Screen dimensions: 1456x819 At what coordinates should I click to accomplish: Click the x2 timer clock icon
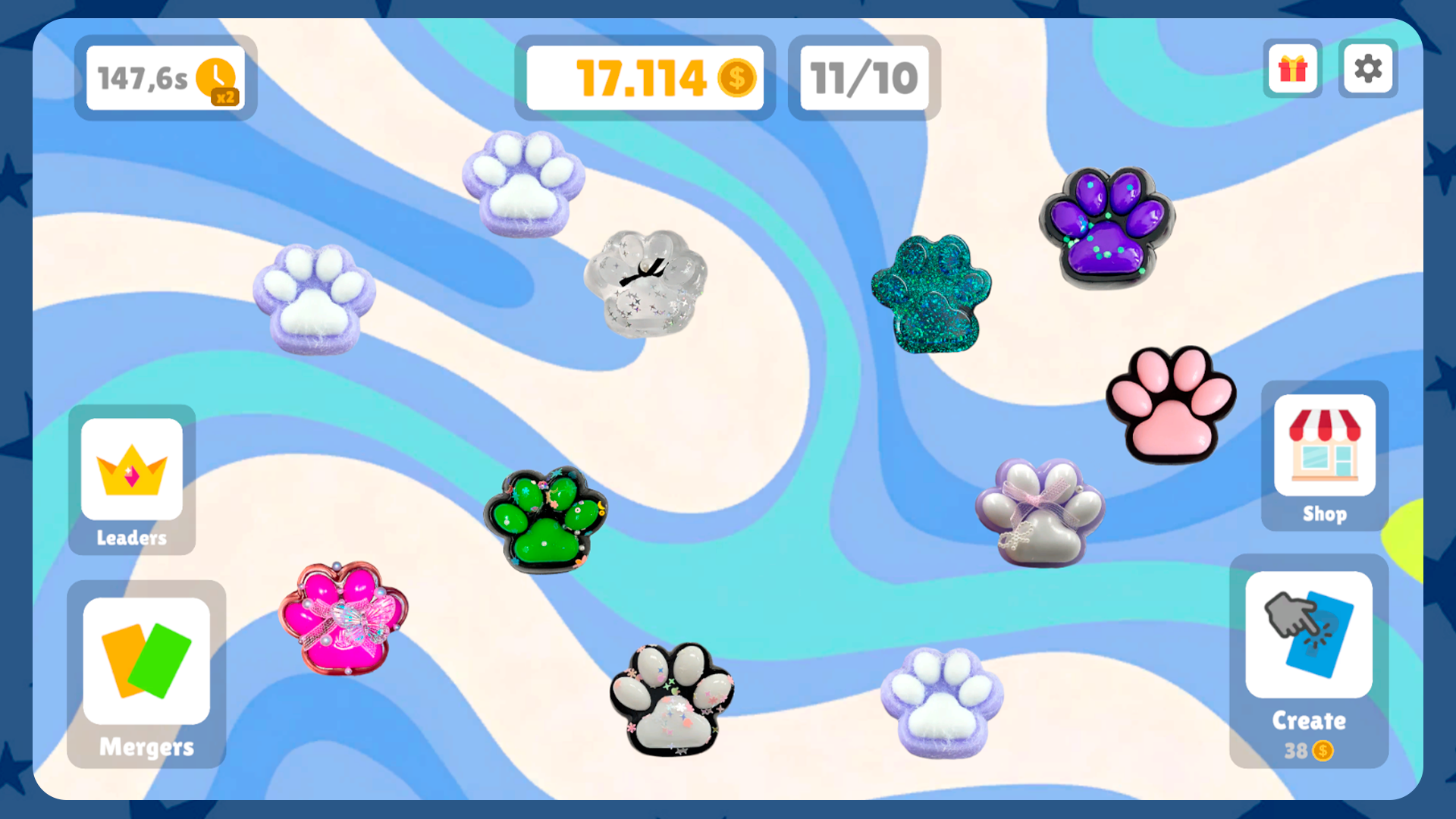[218, 78]
